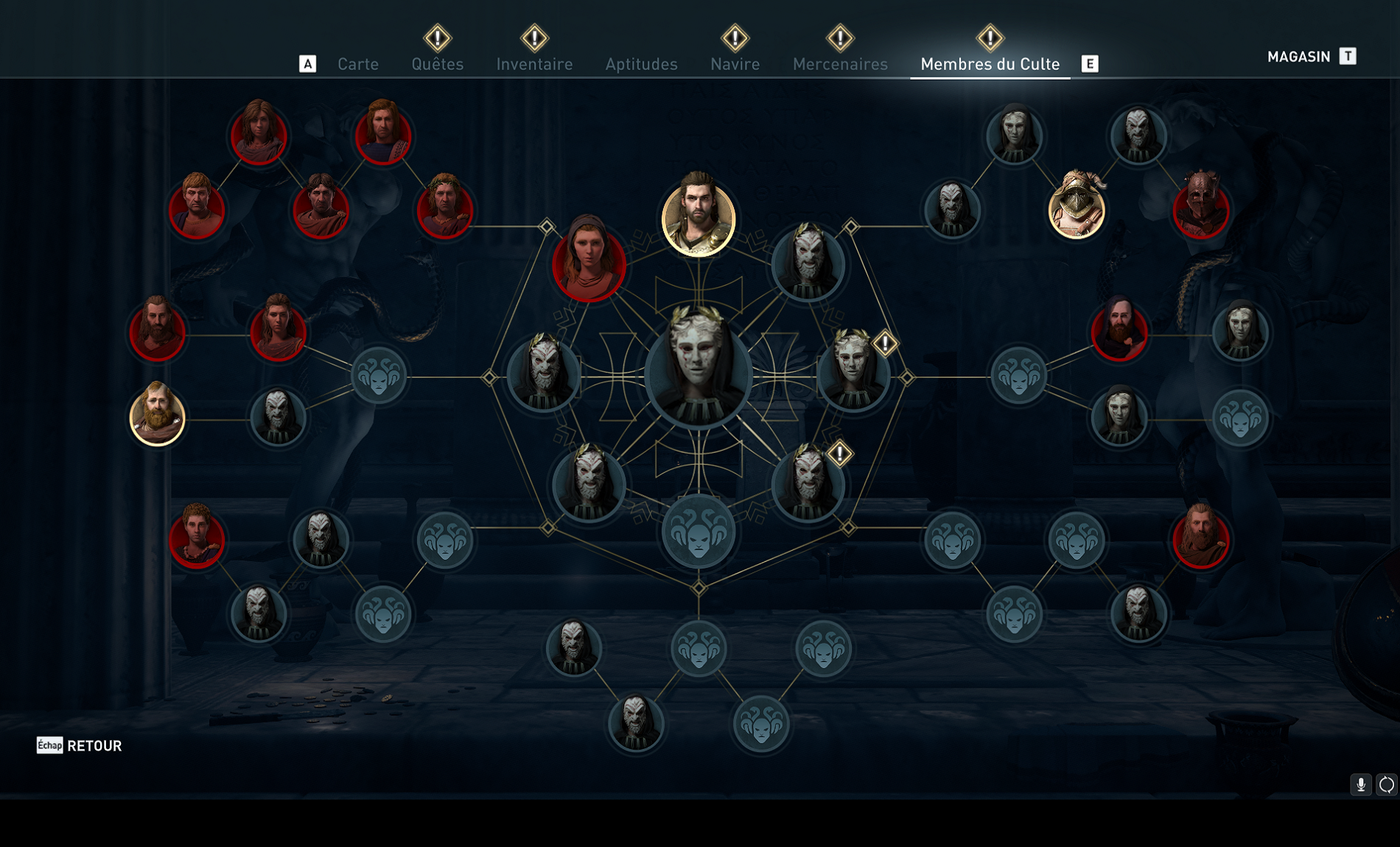Select the gold-ringed helmeted cultist portrait
Viewport: 1400px width, 847px height.
click(1077, 208)
